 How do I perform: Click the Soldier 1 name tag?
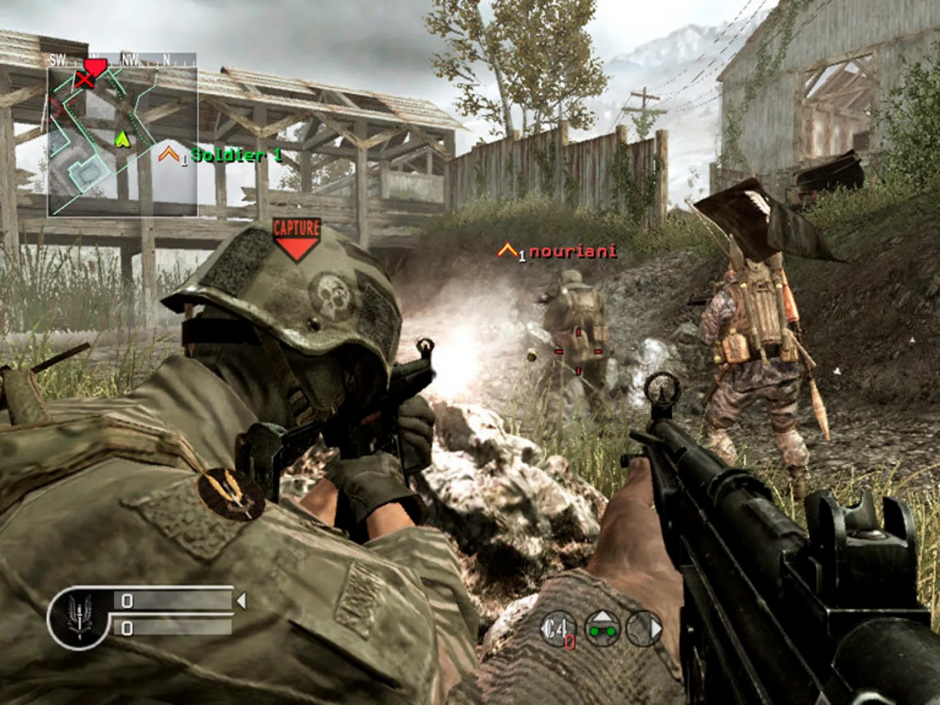pos(236,155)
